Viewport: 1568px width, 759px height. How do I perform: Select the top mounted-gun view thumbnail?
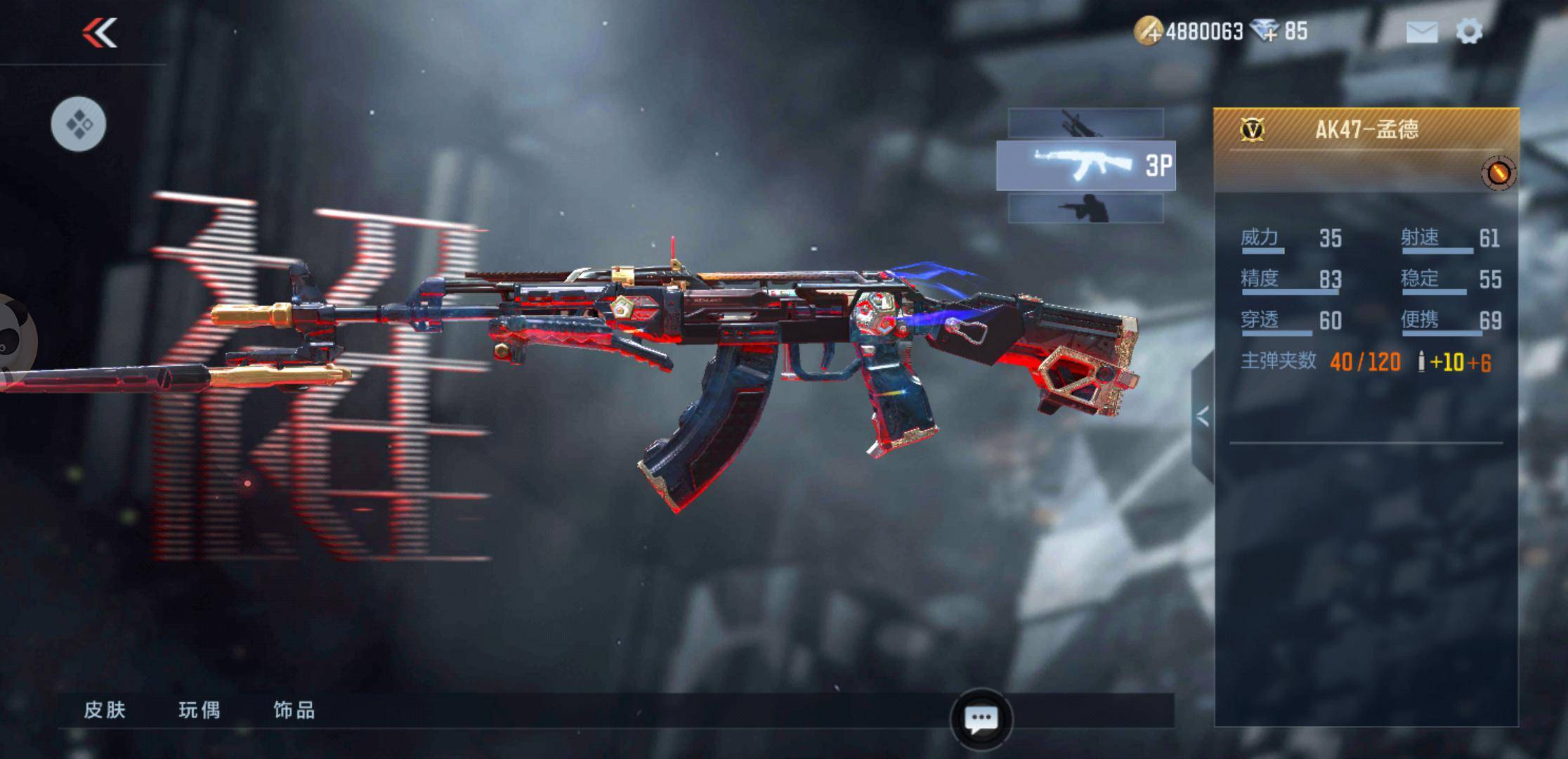1085,124
